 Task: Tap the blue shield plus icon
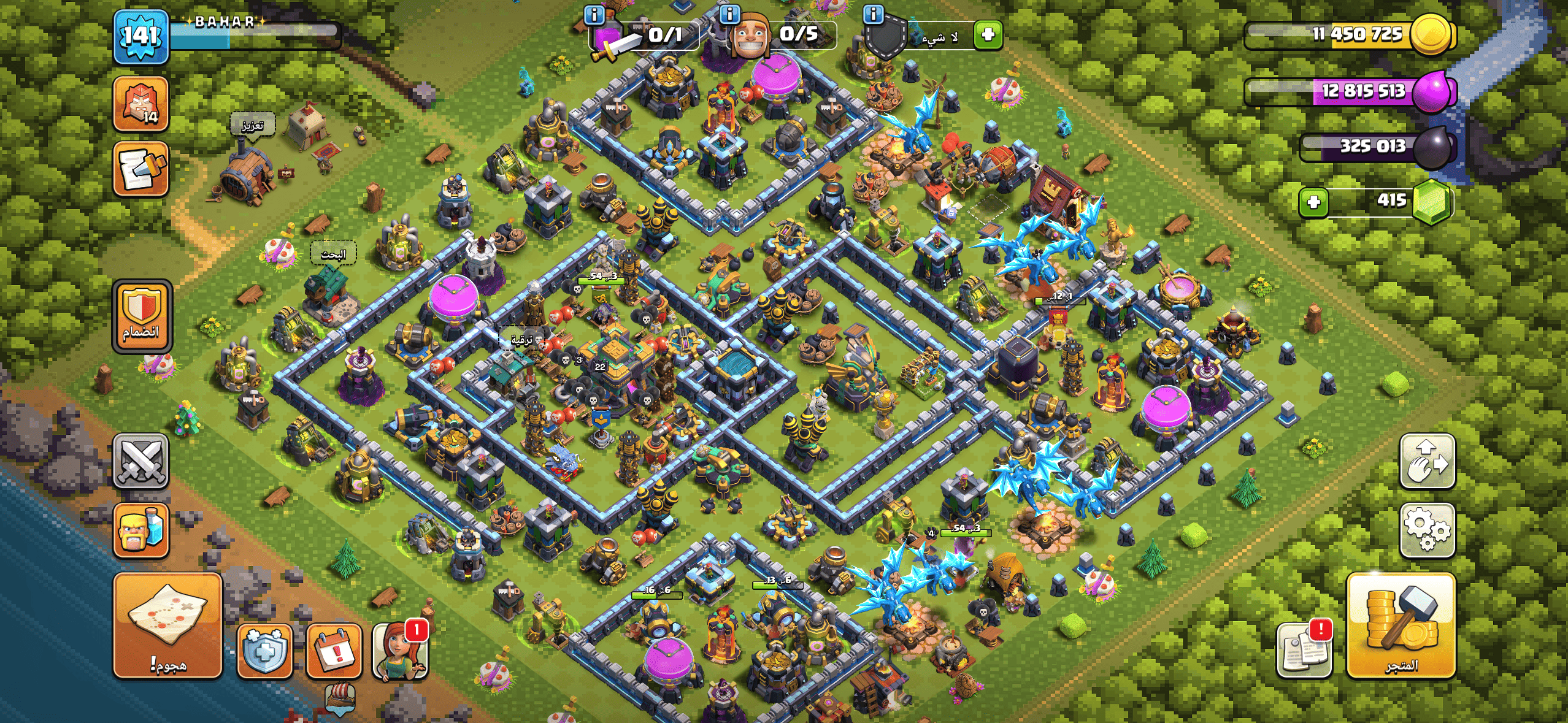pyautogui.click(x=264, y=651)
